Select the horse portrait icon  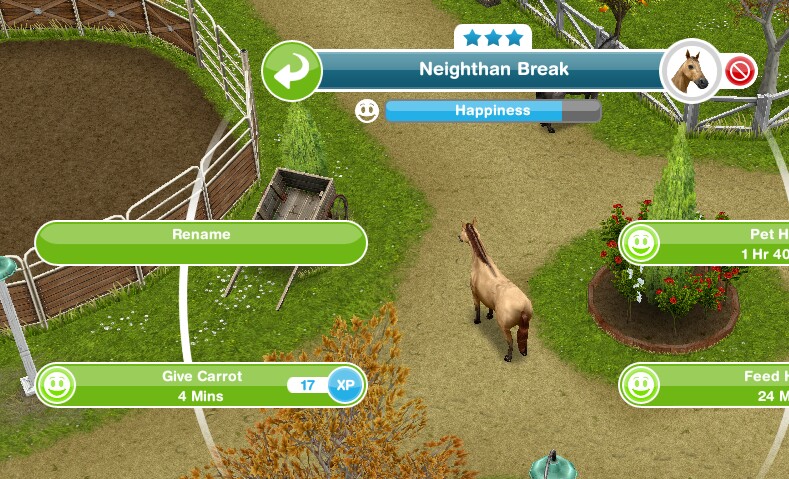(x=690, y=71)
